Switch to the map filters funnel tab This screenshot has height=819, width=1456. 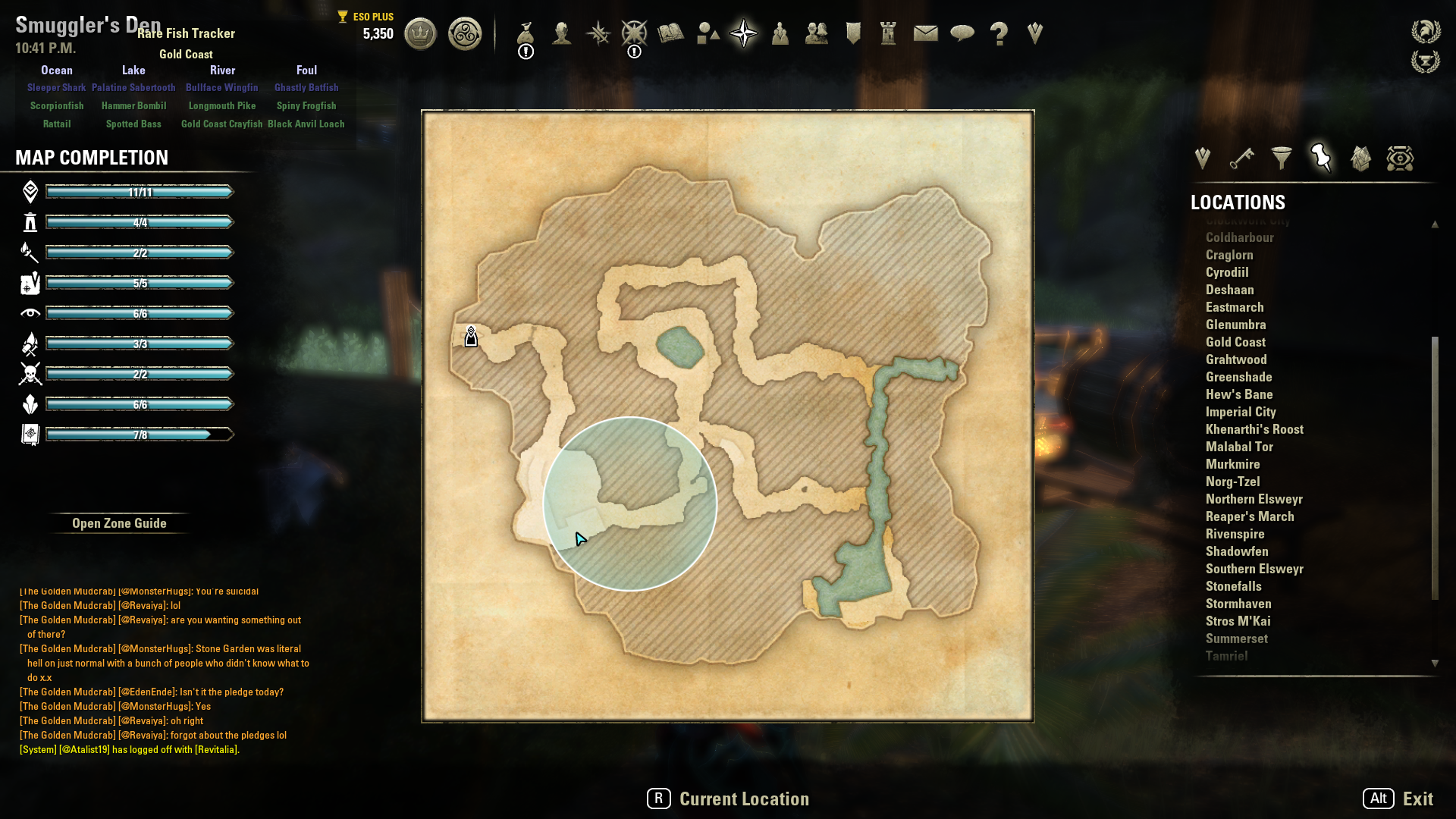1282,158
